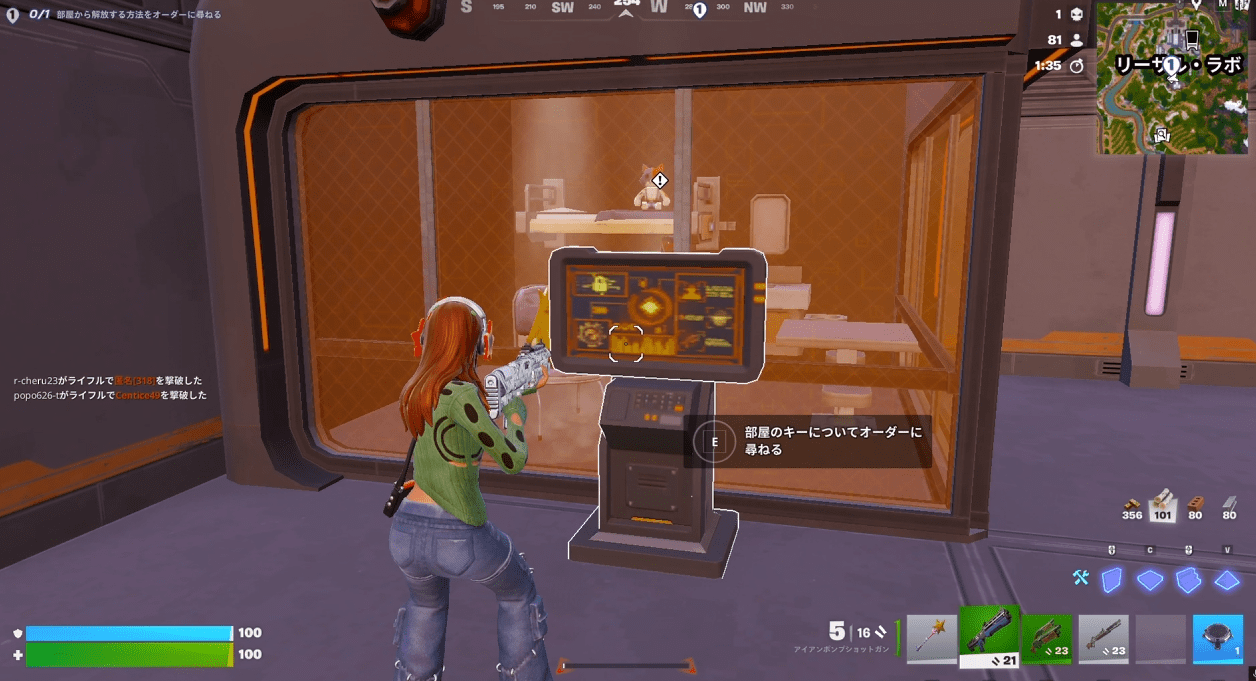
Task: Select the stairs building piece
Action: tap(1188, 580)
